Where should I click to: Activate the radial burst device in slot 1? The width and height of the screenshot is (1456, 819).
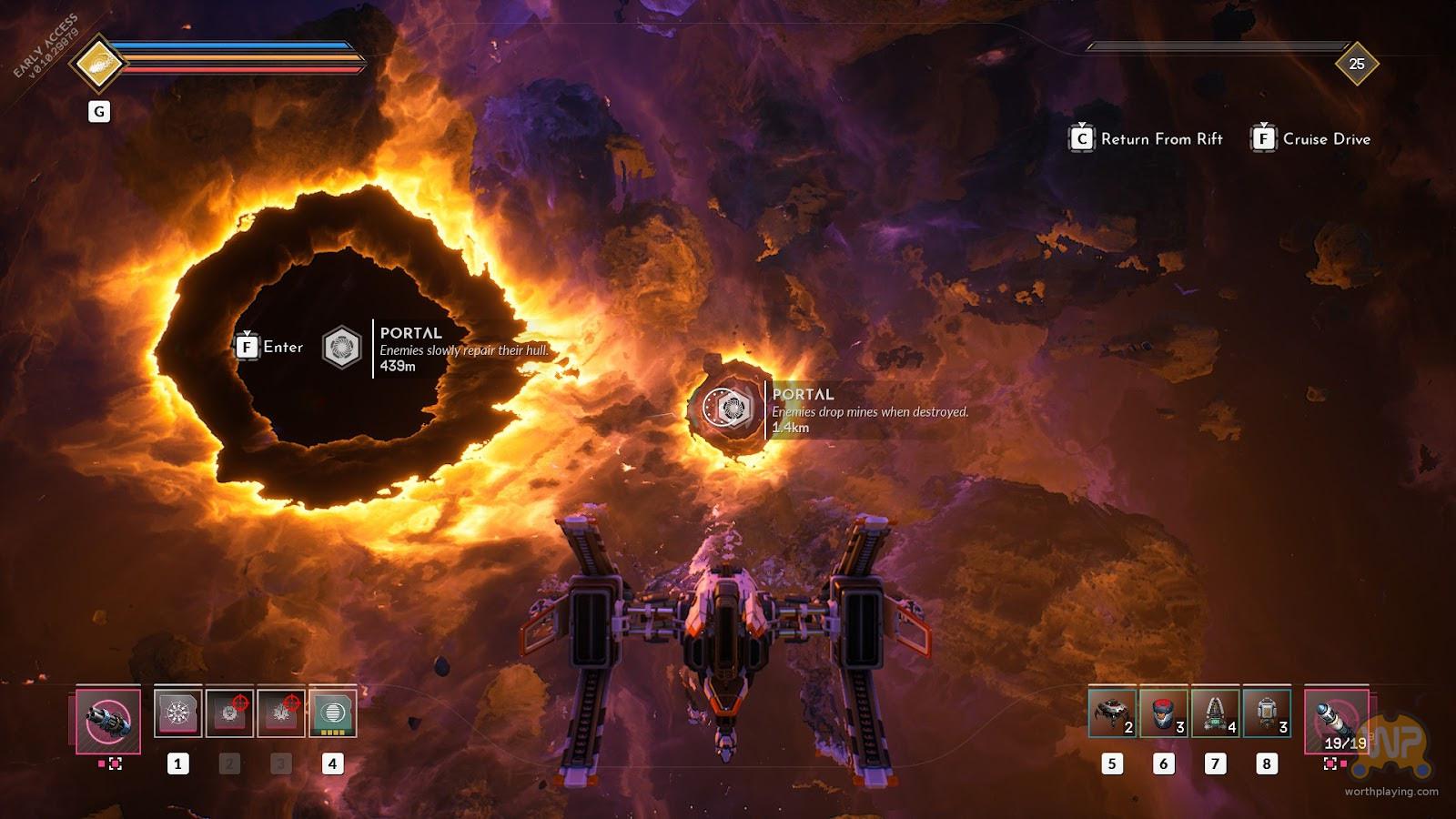click(177, 713)
